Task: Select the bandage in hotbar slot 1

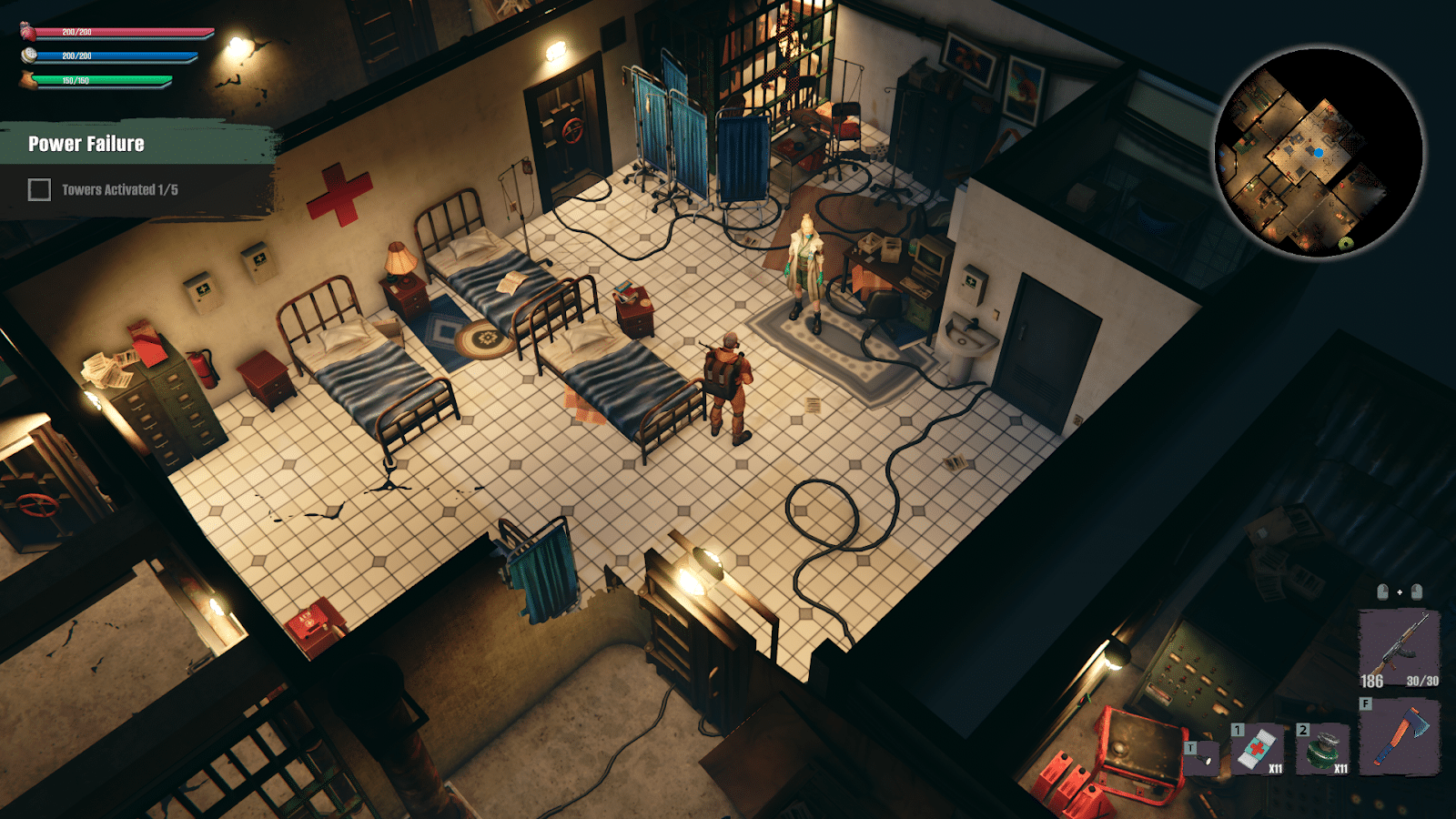Action: [x=1256, y=748]
